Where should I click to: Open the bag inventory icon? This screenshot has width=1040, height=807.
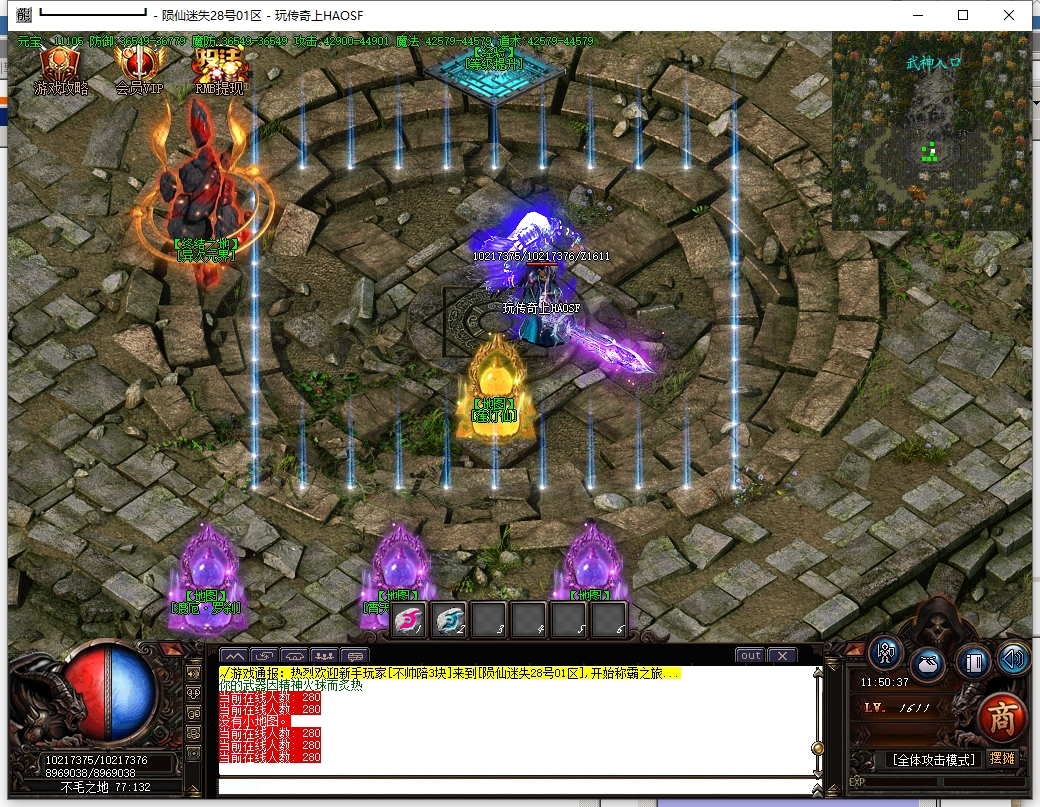click(929, 663)
